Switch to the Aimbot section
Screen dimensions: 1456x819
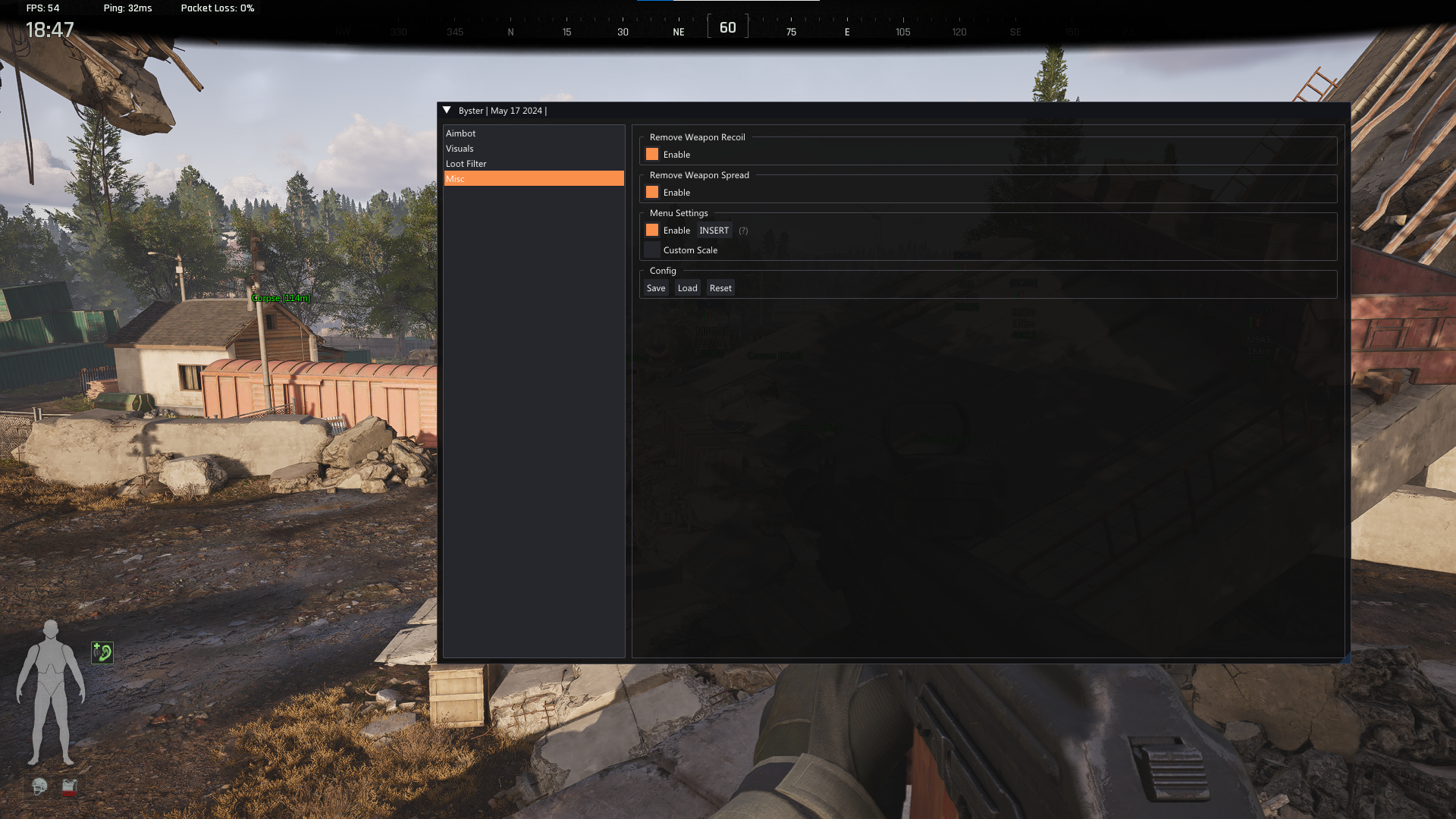click(x=460, y=133)
